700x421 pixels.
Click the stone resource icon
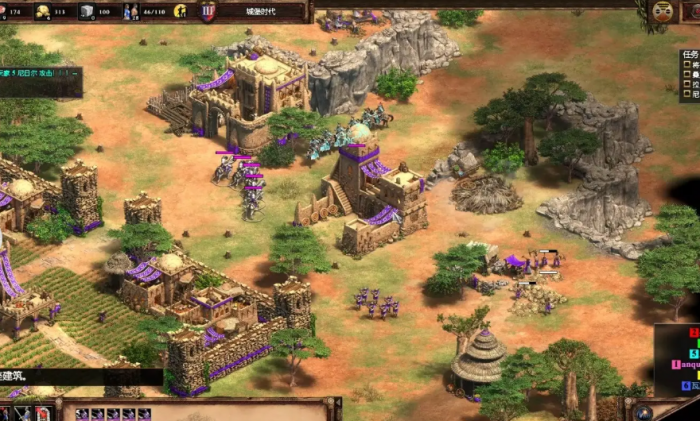pos(87,12)
